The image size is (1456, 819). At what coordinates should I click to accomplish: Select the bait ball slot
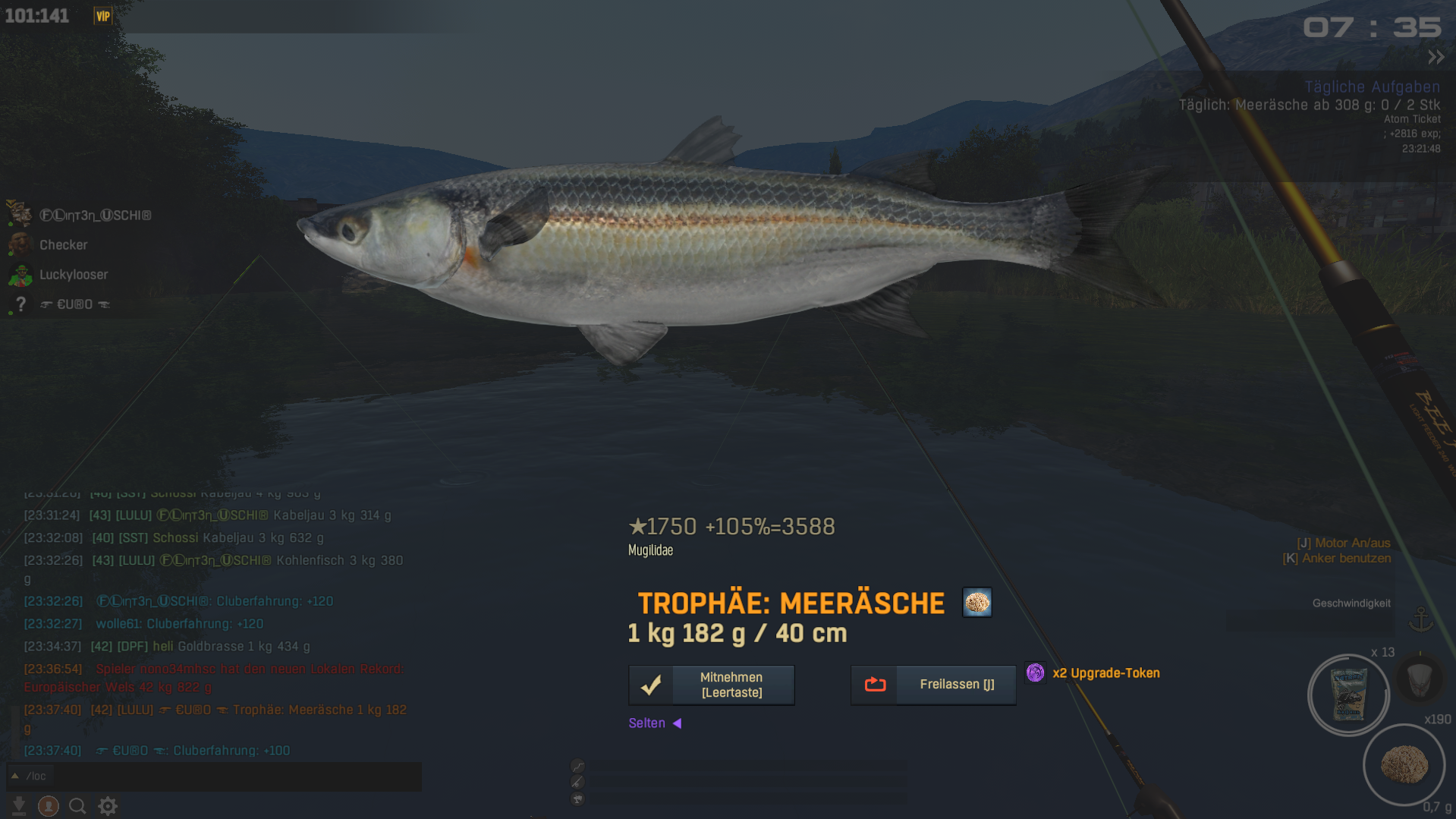point(1404,764)
